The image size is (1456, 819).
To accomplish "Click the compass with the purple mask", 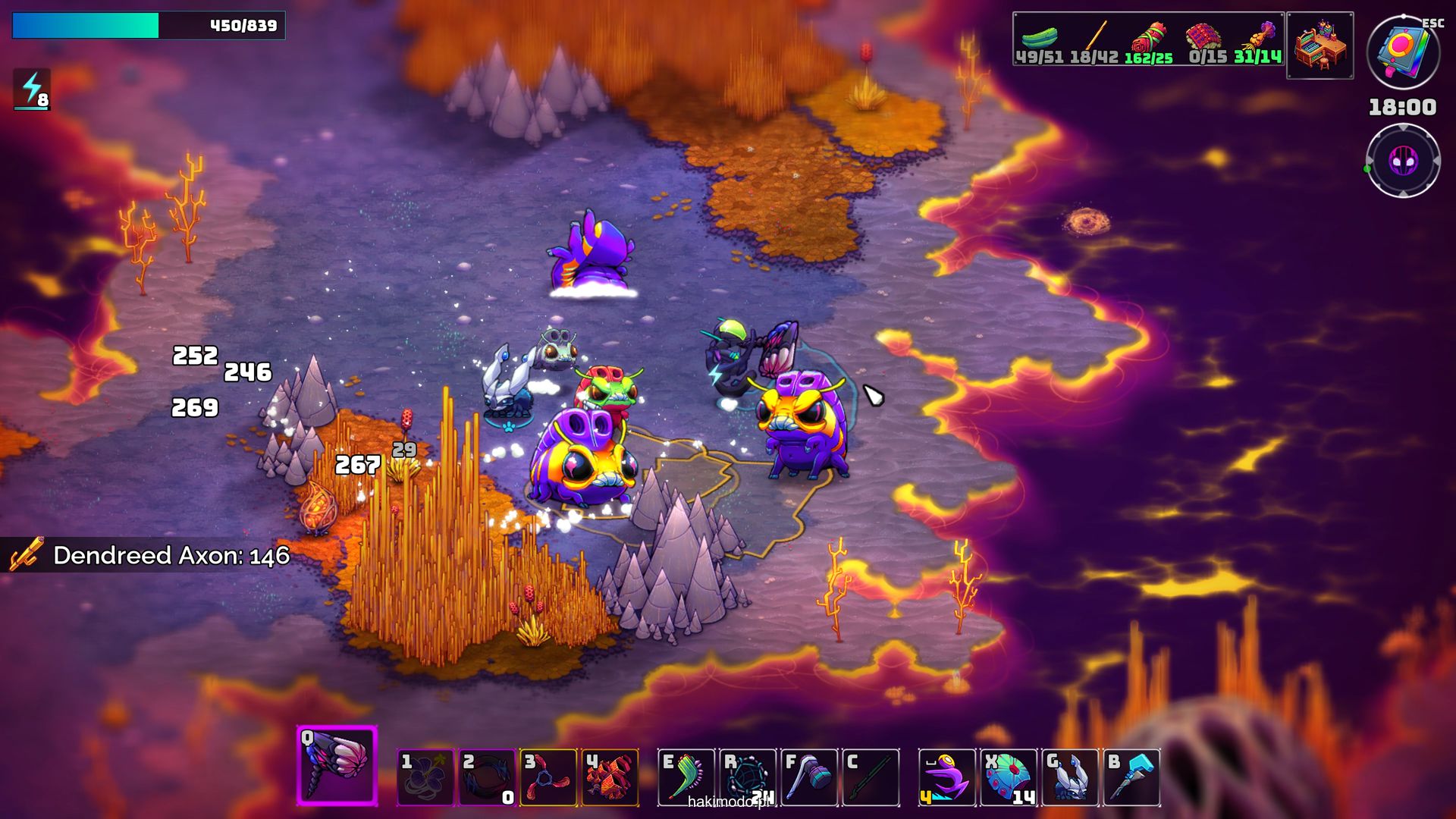I will coord(1403,161).
